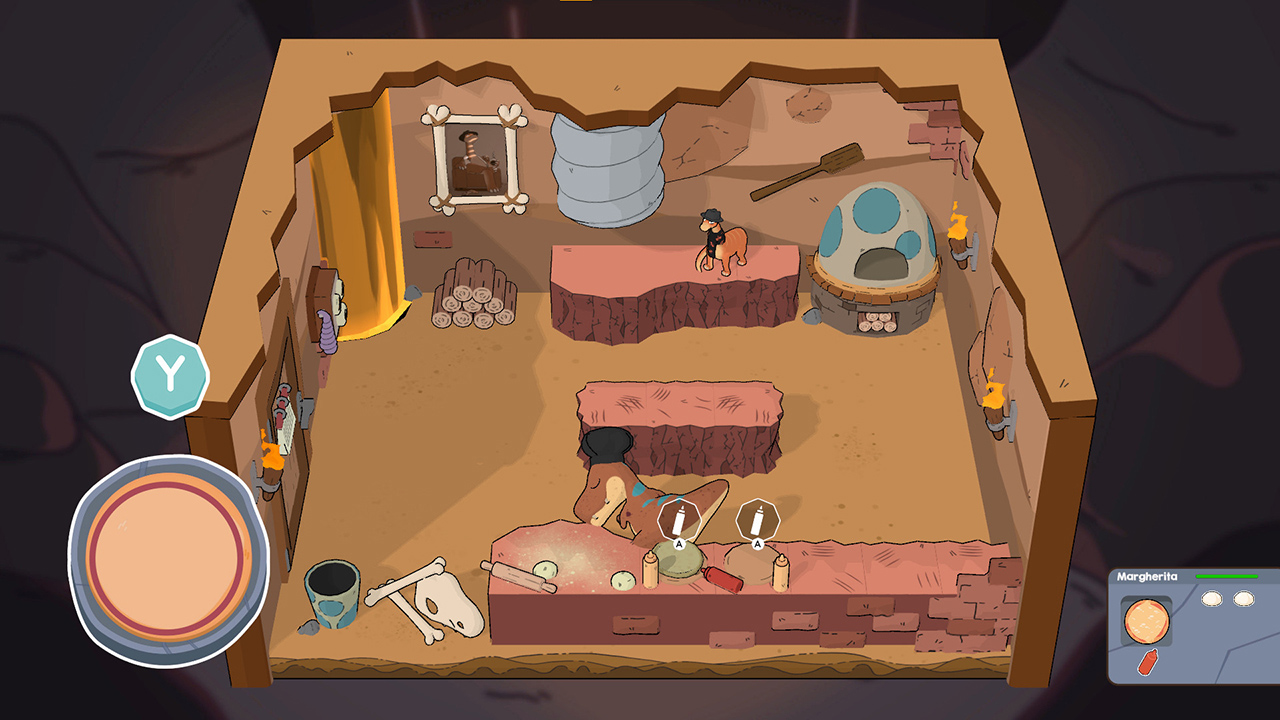Click the A label under the right button prompt
The height and width of the screenshot is (720, 1280).
point(757,543)
